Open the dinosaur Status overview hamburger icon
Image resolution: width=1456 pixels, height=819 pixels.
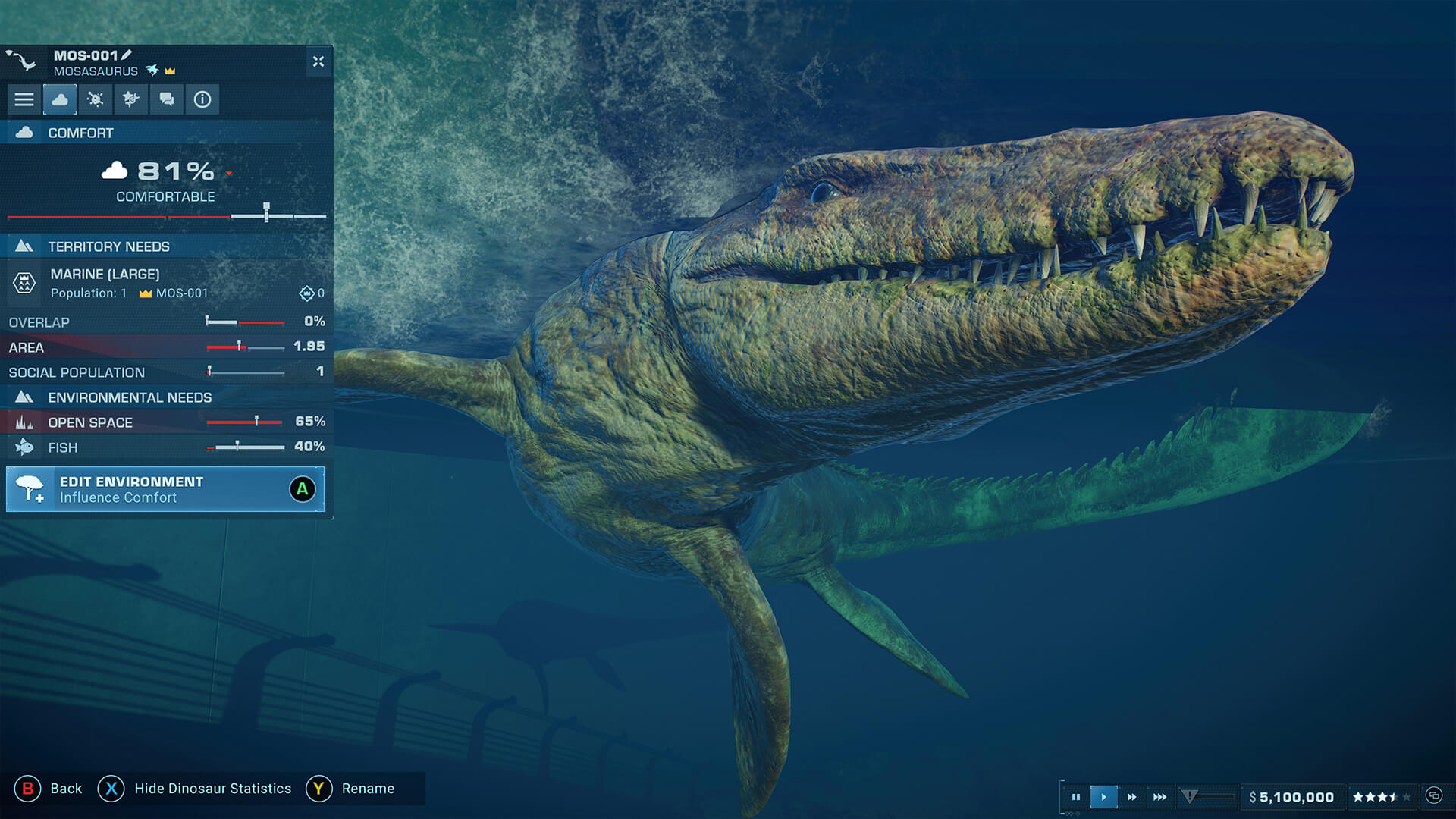pos(24,99)
